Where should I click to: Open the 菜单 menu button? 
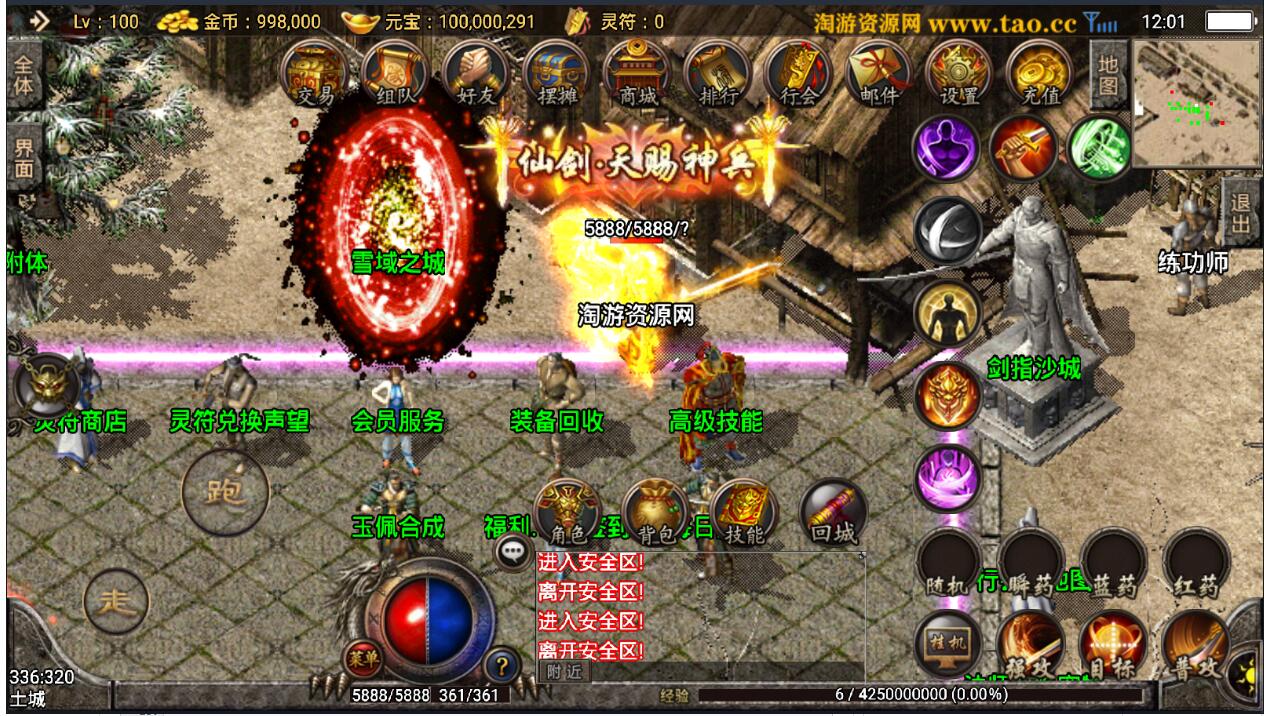tap(361, 658)
